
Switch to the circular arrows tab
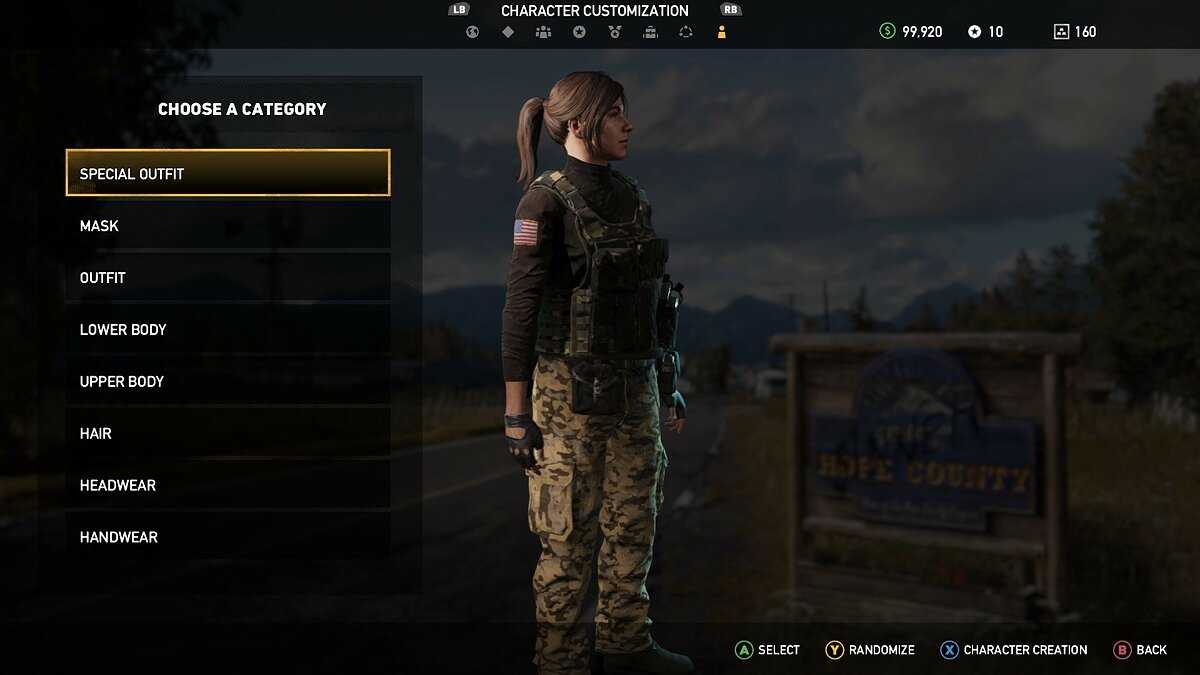tap(685, 32)
